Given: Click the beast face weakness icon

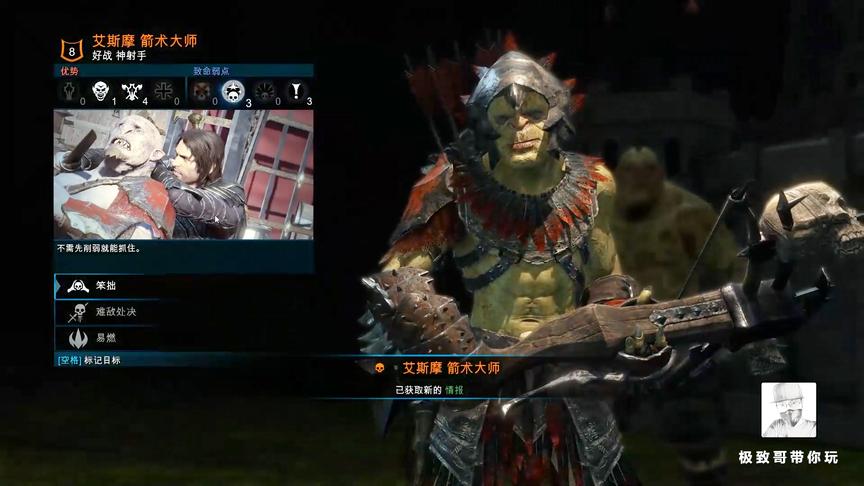Looking at the screenshot, I should click(x=201, y=93).
